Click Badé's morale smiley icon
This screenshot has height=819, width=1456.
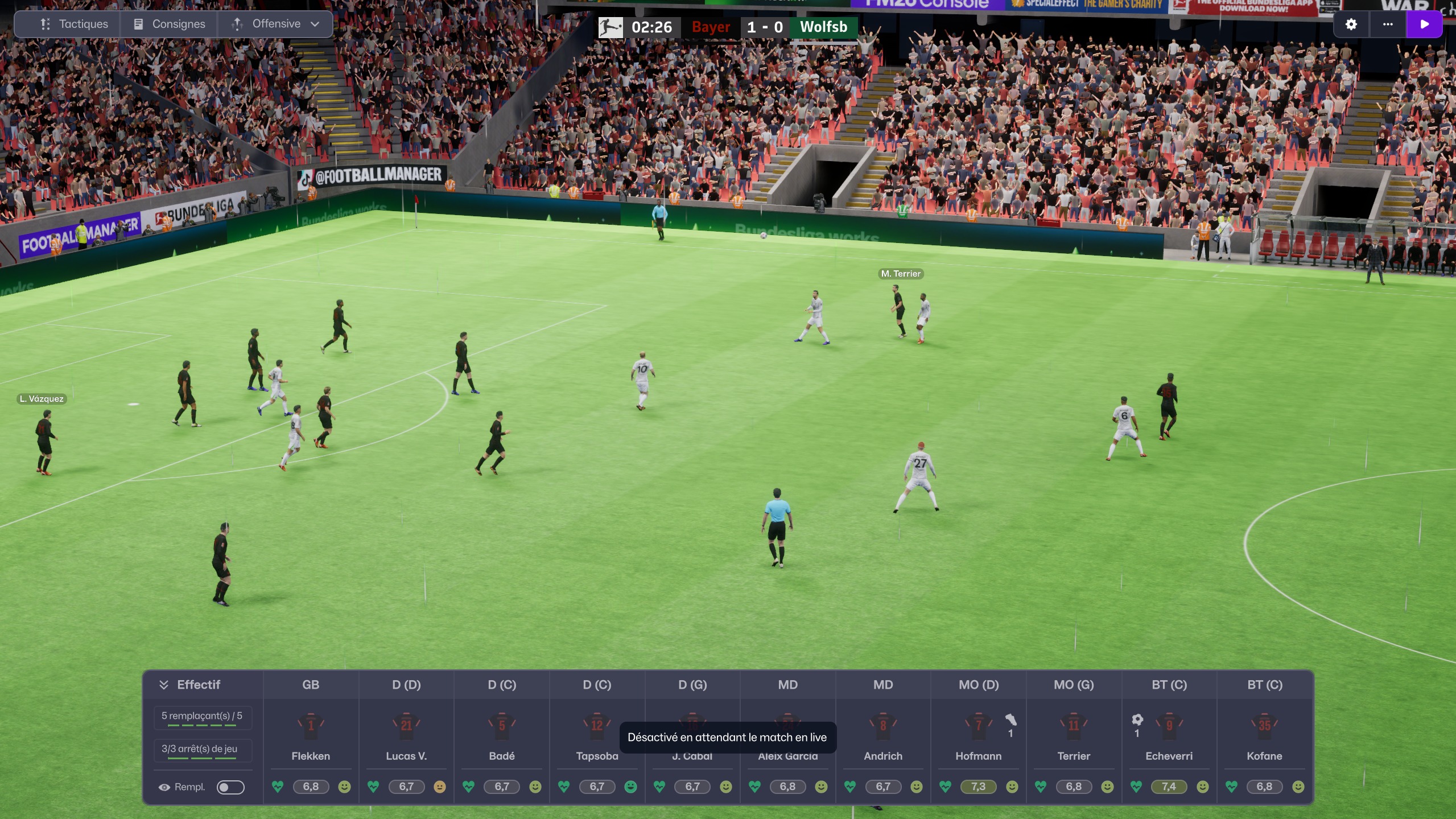(535, 787)
